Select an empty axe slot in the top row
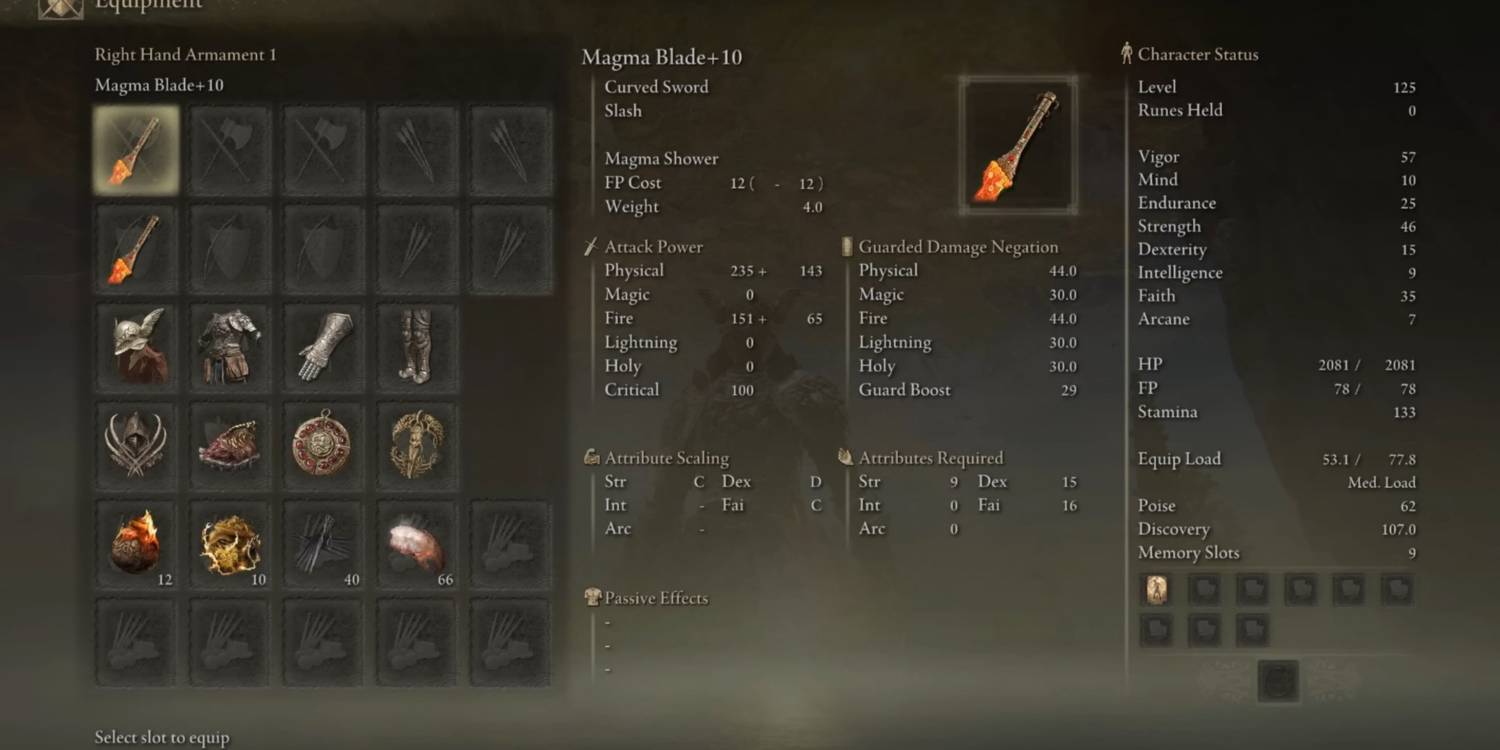 [x=228, y=149]
